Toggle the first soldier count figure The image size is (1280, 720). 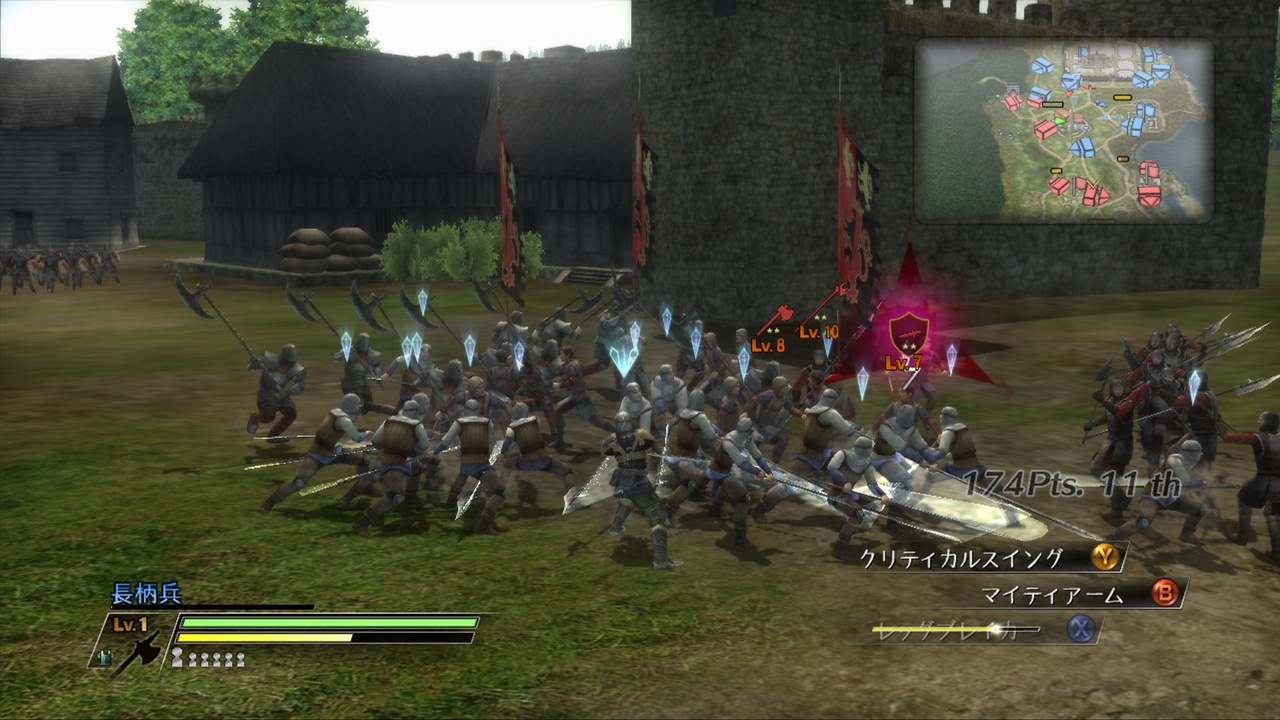coord(177,657)
